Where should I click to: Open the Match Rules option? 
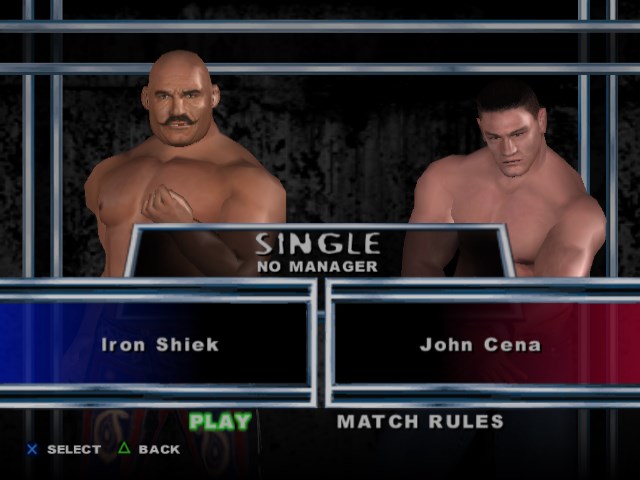pyautogui.click(x=420, y=421)
